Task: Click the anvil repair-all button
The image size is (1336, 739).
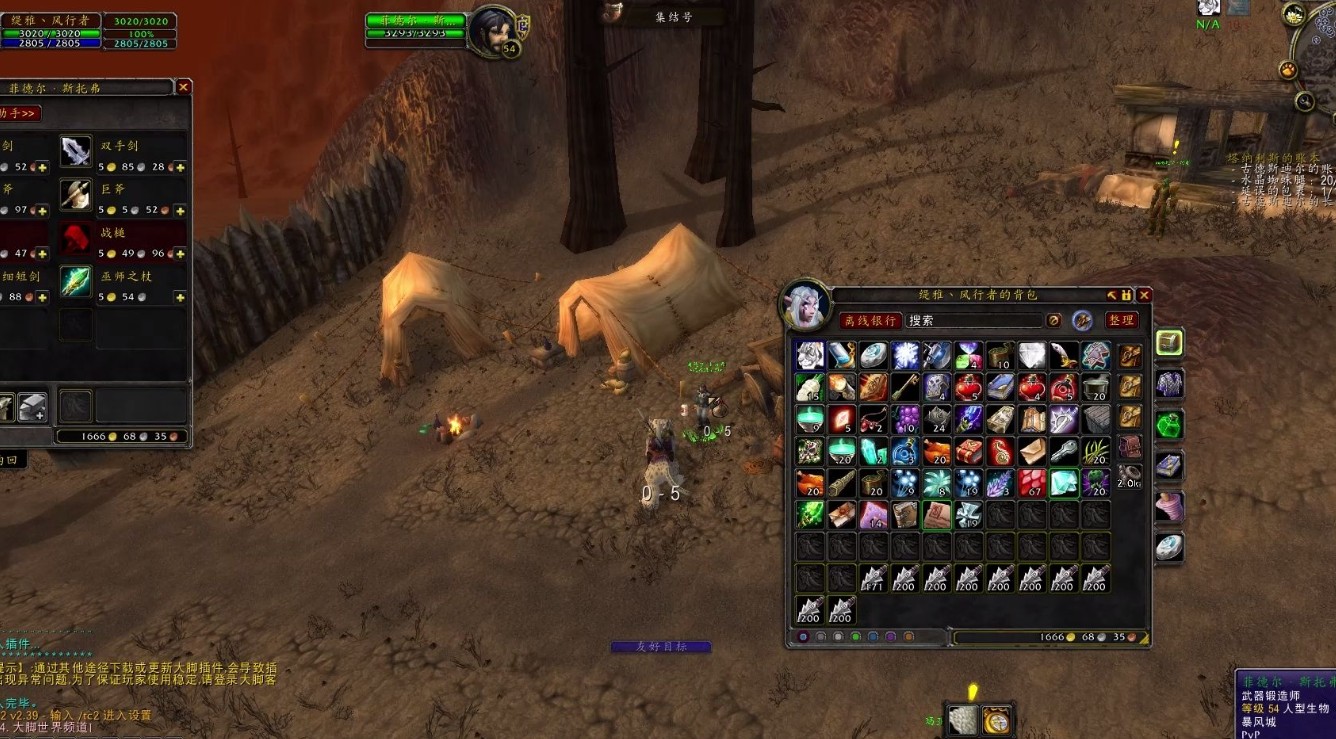Action: tap(32, 407)
